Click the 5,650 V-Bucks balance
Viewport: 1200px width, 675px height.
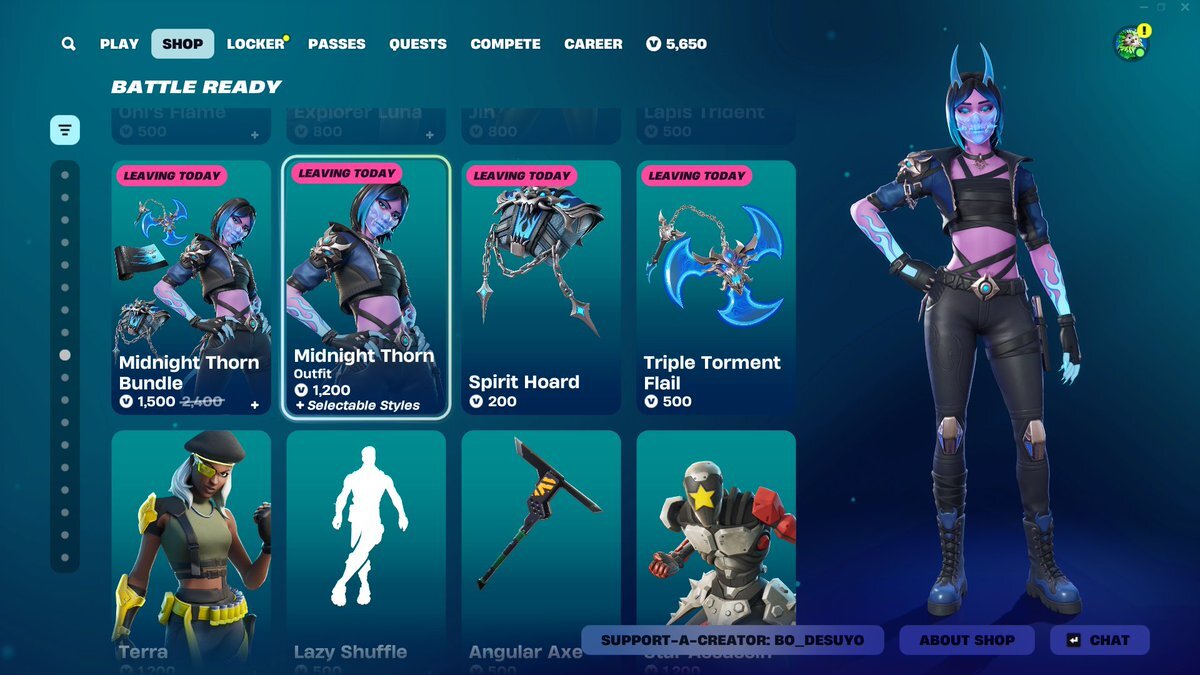677,44
